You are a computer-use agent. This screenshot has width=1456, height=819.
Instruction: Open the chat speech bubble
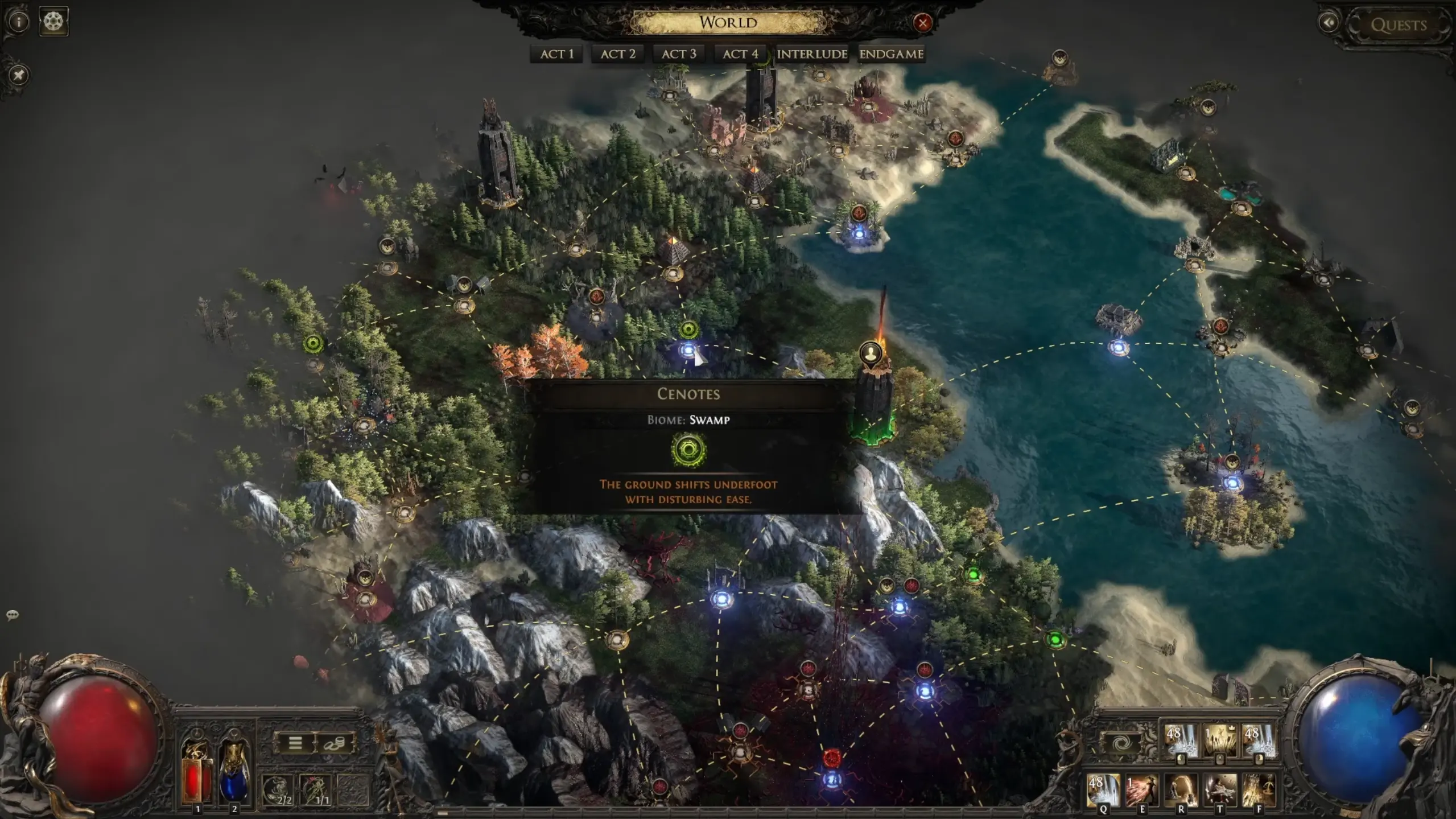pyautogui.click(x=12, y=615)
